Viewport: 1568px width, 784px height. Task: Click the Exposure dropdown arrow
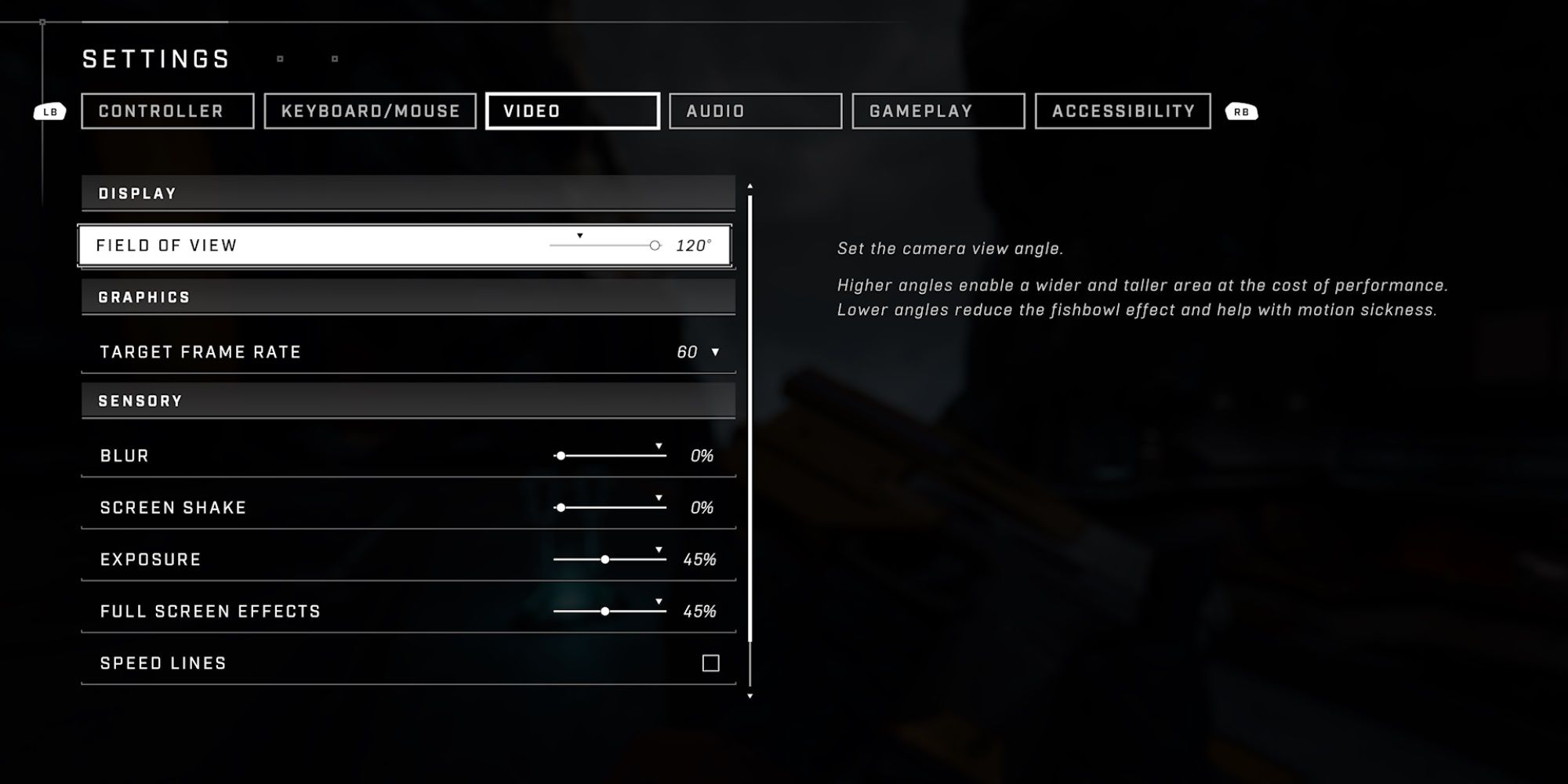tap(659, 548)
